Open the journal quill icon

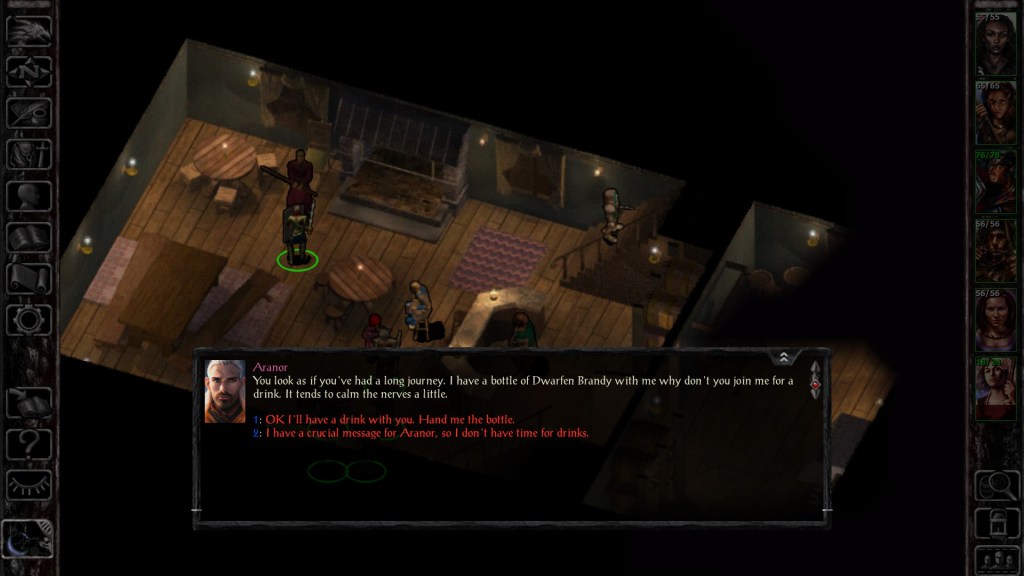point(29,112)
